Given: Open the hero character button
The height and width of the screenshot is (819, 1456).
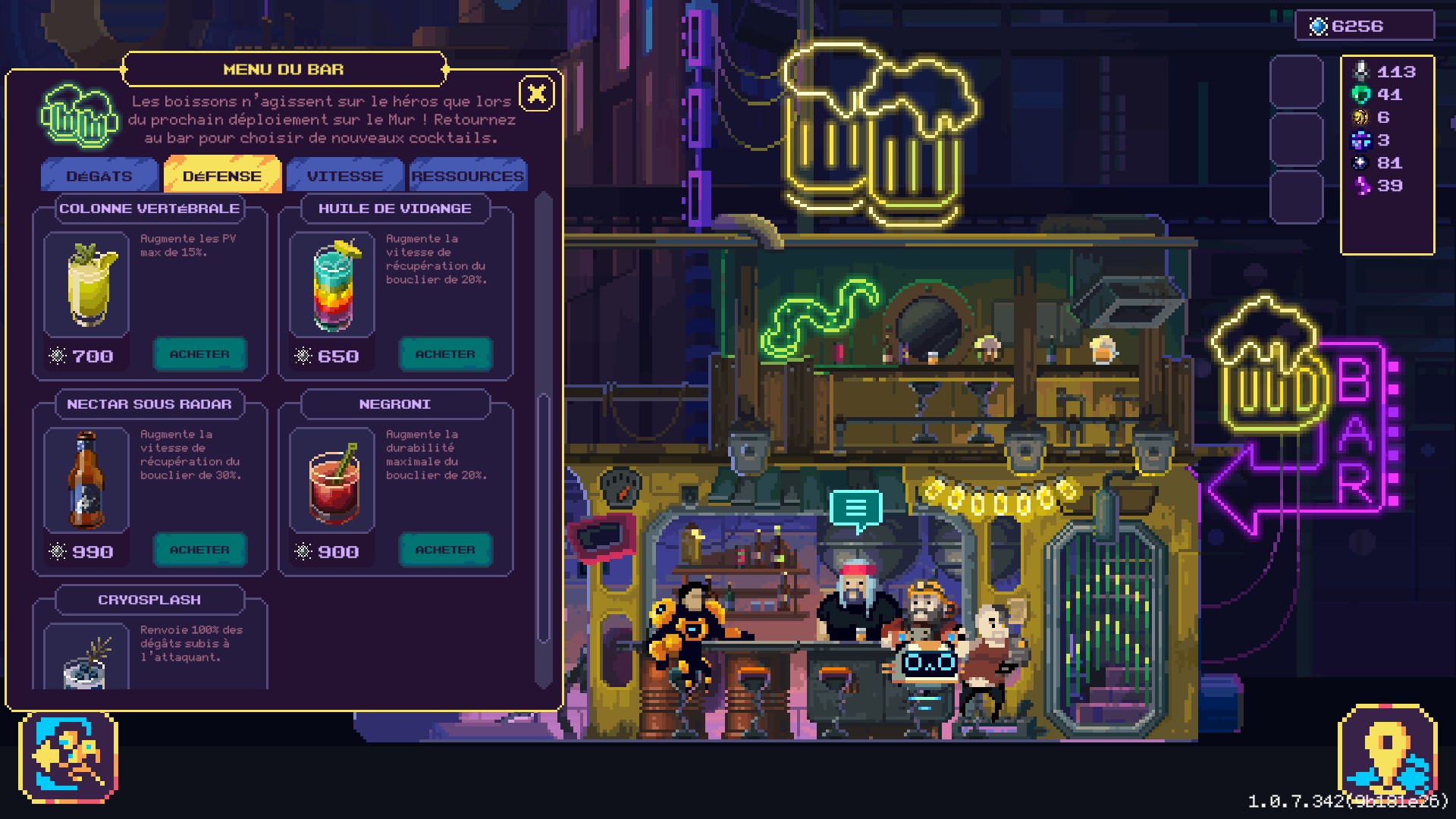Looking at the screenshot, I should [x=68, y=758].
